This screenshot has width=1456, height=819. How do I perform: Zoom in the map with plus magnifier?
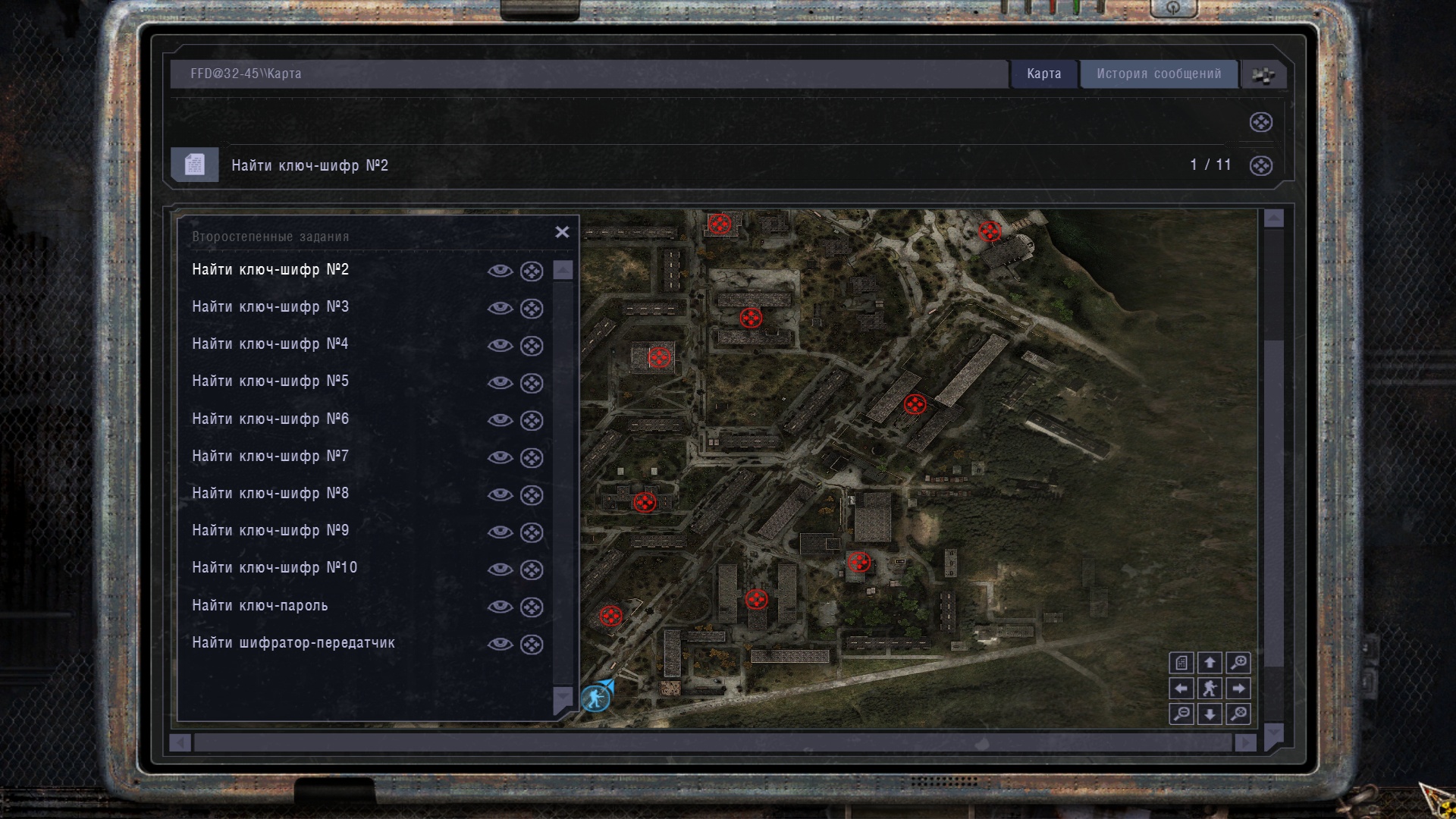1238,663
